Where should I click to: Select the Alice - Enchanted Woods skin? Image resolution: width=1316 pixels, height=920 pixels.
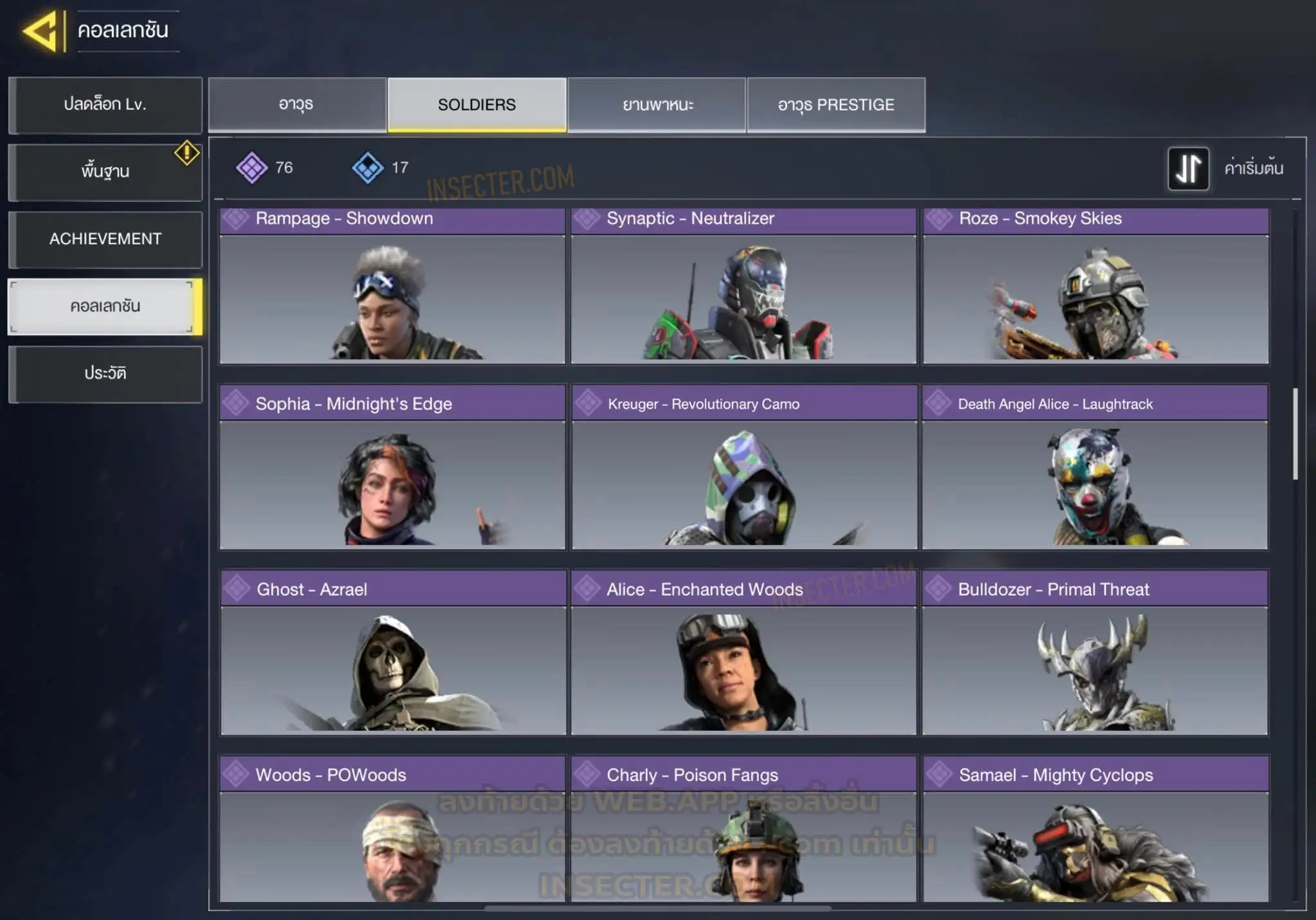point(743,653)
